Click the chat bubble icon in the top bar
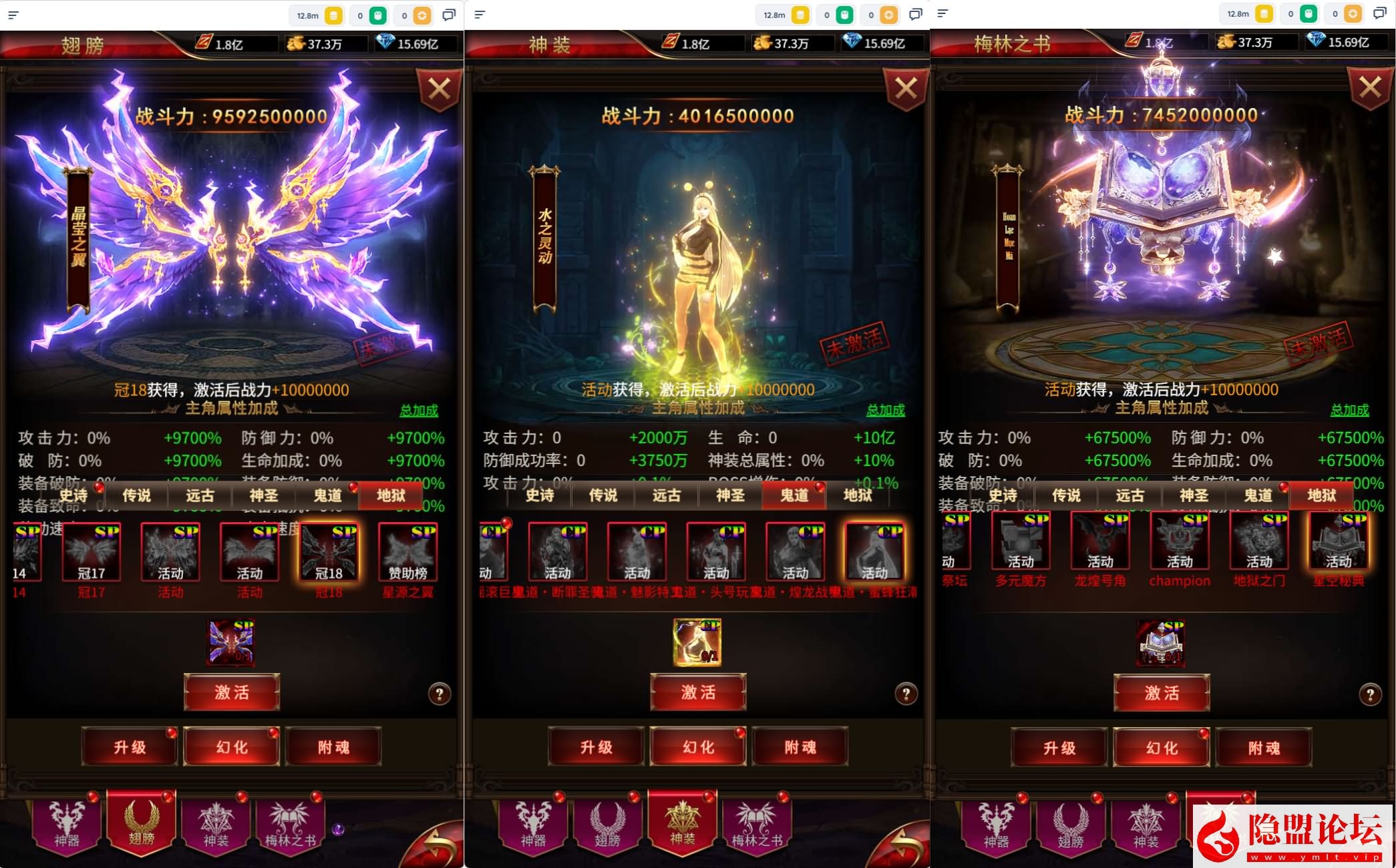The image size is (1396, 868). point(449,15)
